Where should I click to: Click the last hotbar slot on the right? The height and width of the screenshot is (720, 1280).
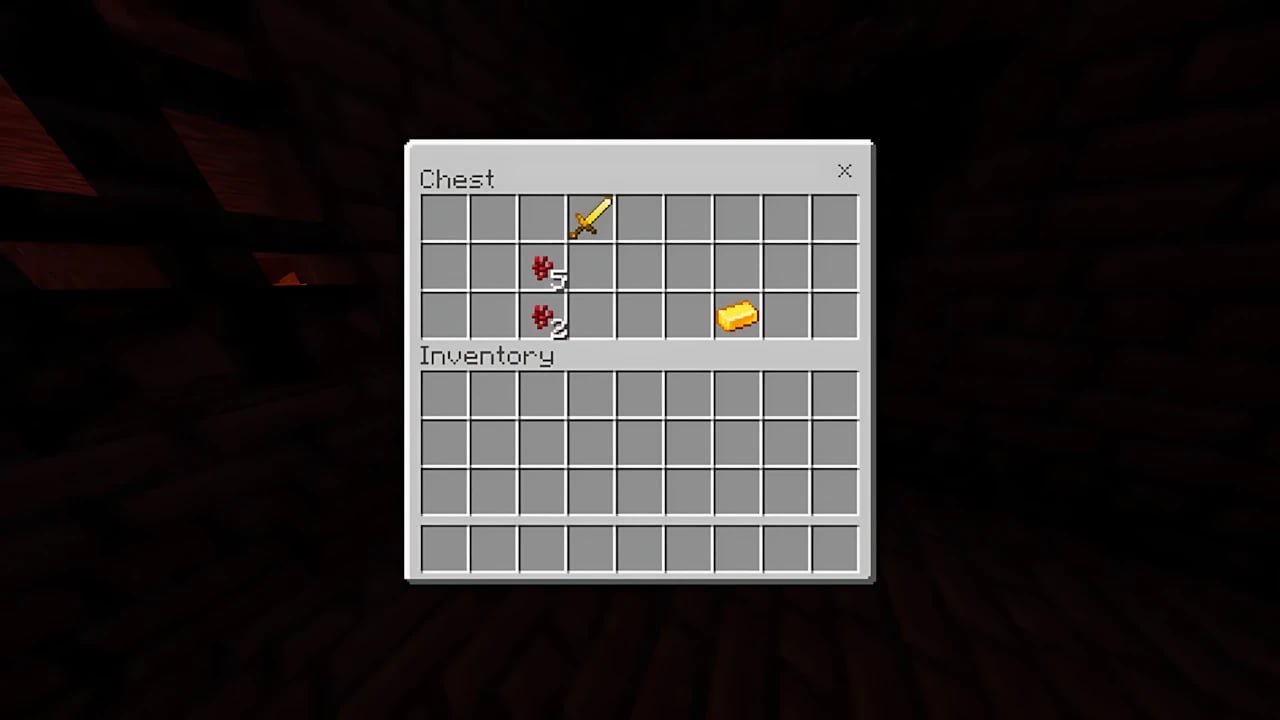point(835,547)
